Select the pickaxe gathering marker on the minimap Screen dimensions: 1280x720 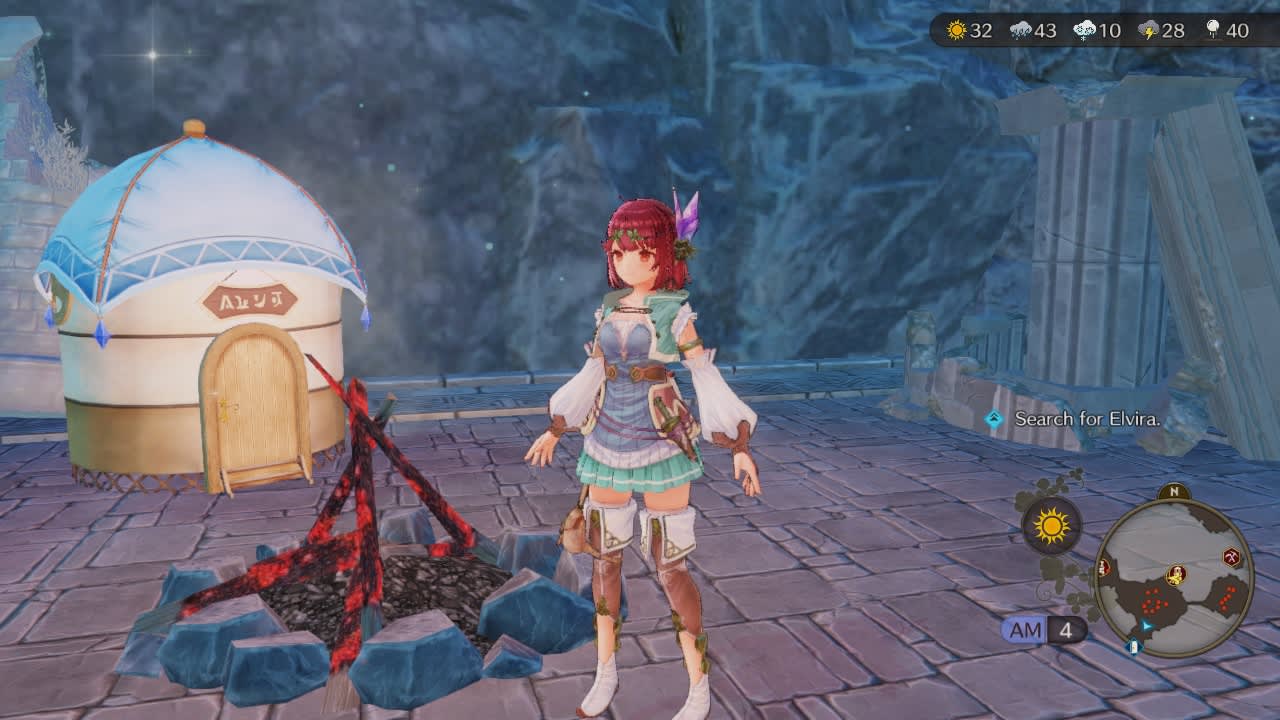[x=1233, y=555]
